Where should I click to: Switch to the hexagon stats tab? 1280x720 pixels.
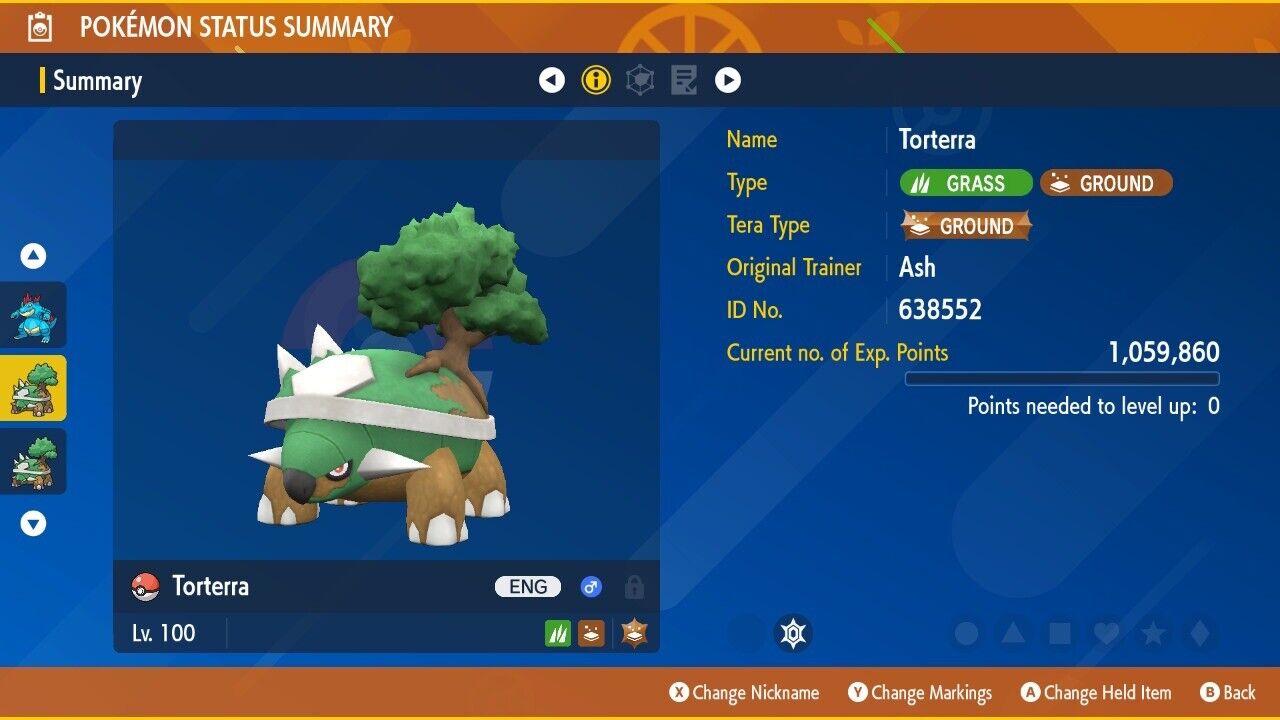tap(640, 80)
